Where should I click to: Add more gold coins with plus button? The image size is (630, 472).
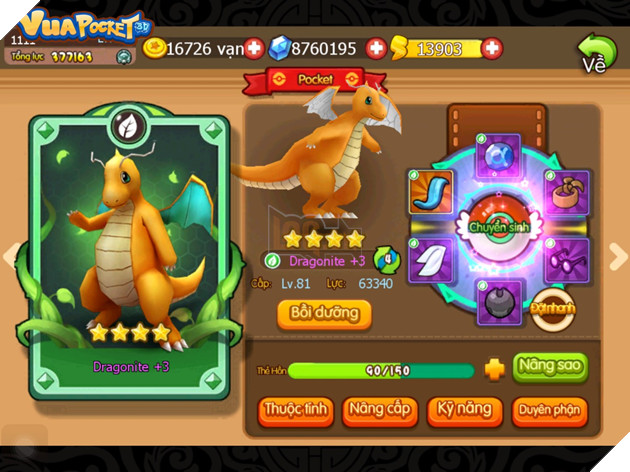[254, 48]
